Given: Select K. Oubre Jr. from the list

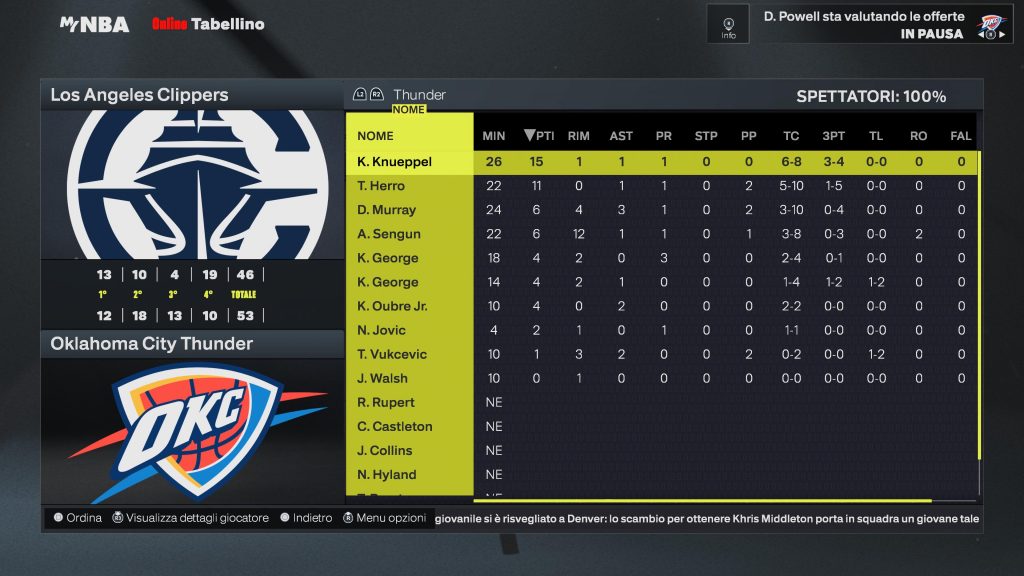Looking at the screenshot, I should [x=392, y=306].
